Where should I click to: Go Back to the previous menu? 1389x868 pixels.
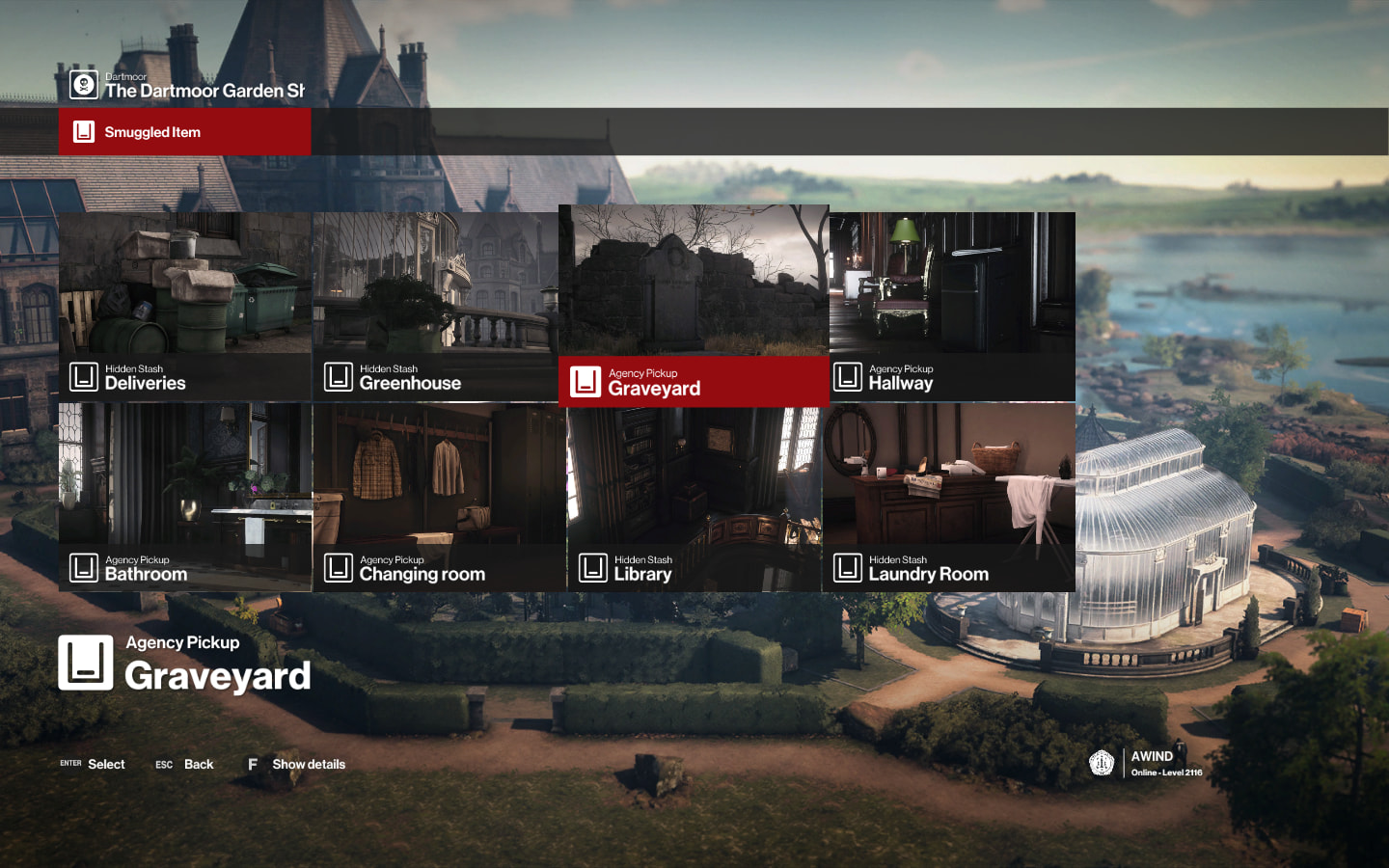click(x=185, y=764)
